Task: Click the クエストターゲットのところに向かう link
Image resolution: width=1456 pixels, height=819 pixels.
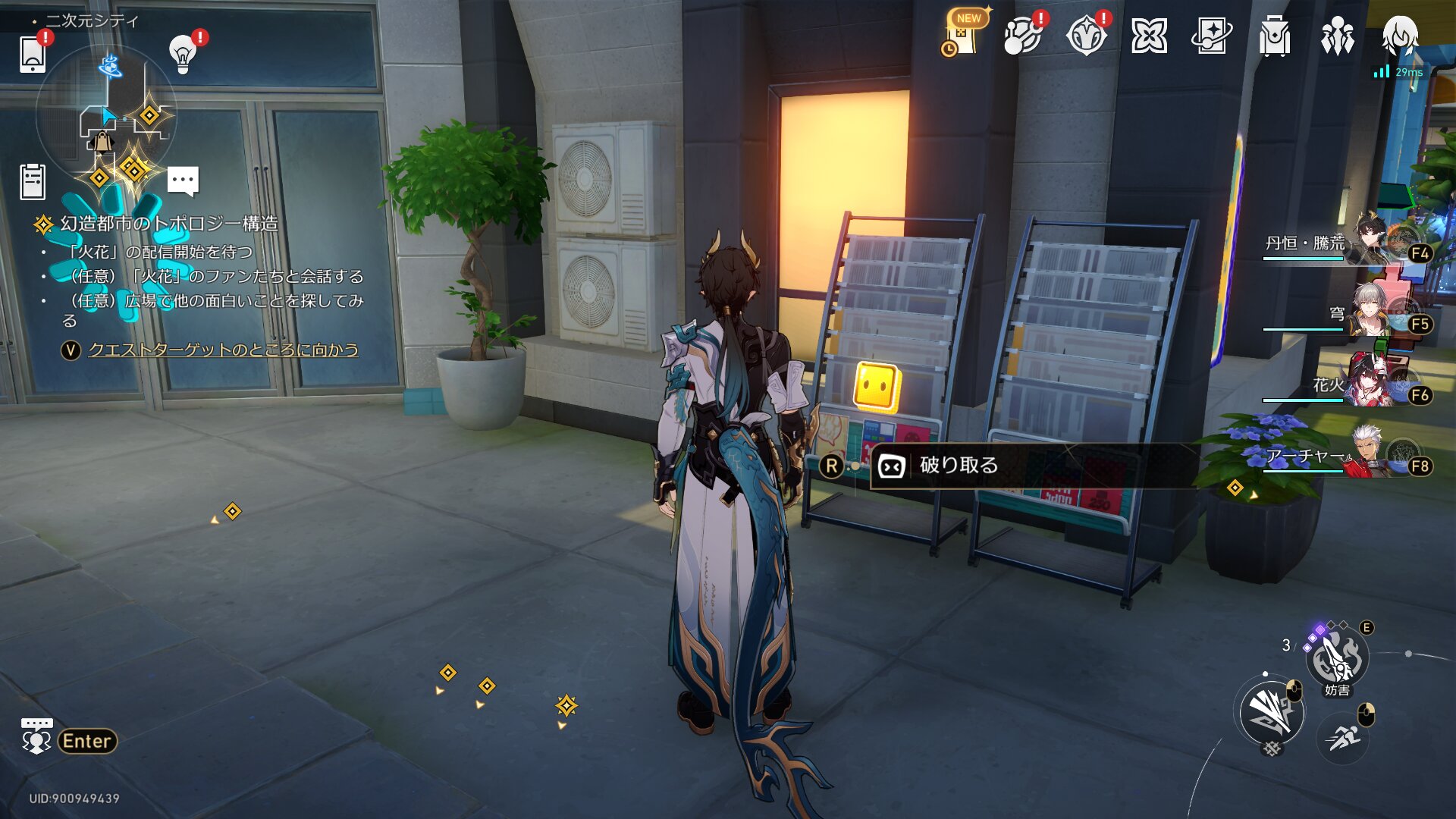Action: [x=223, y=350]
